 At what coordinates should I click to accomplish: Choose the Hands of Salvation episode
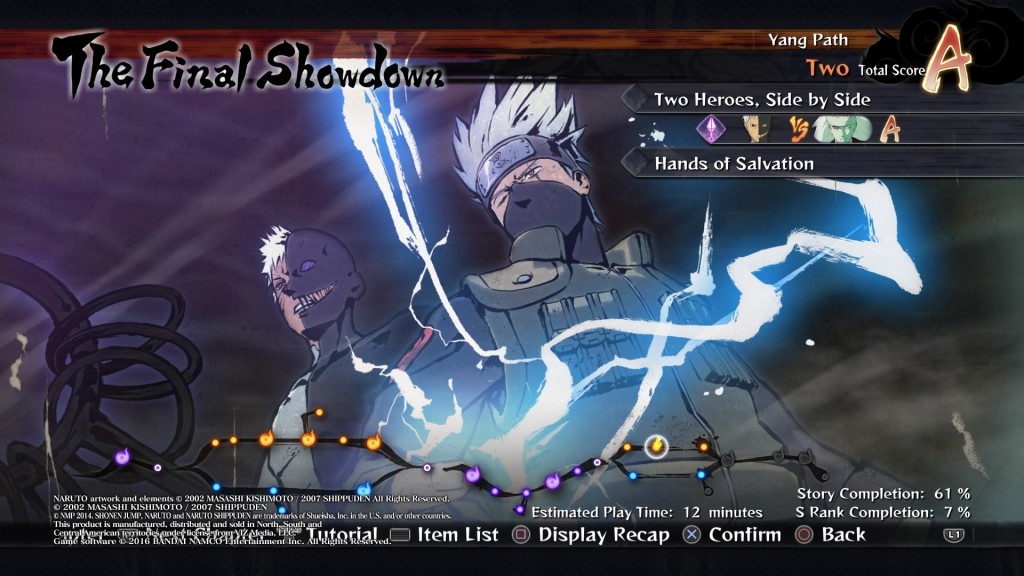point(734,163)
